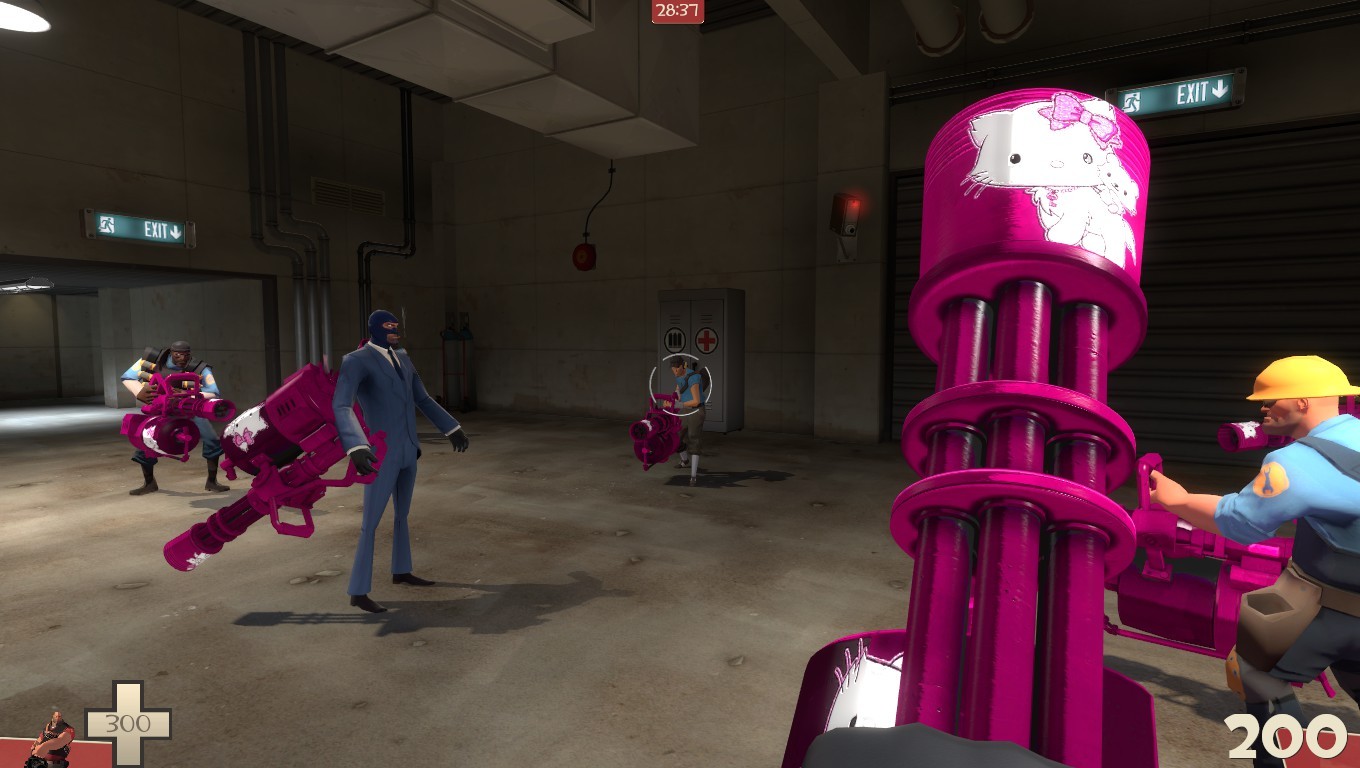
Task: Click the medkit symbol on the locker
Action: [706, 339]
